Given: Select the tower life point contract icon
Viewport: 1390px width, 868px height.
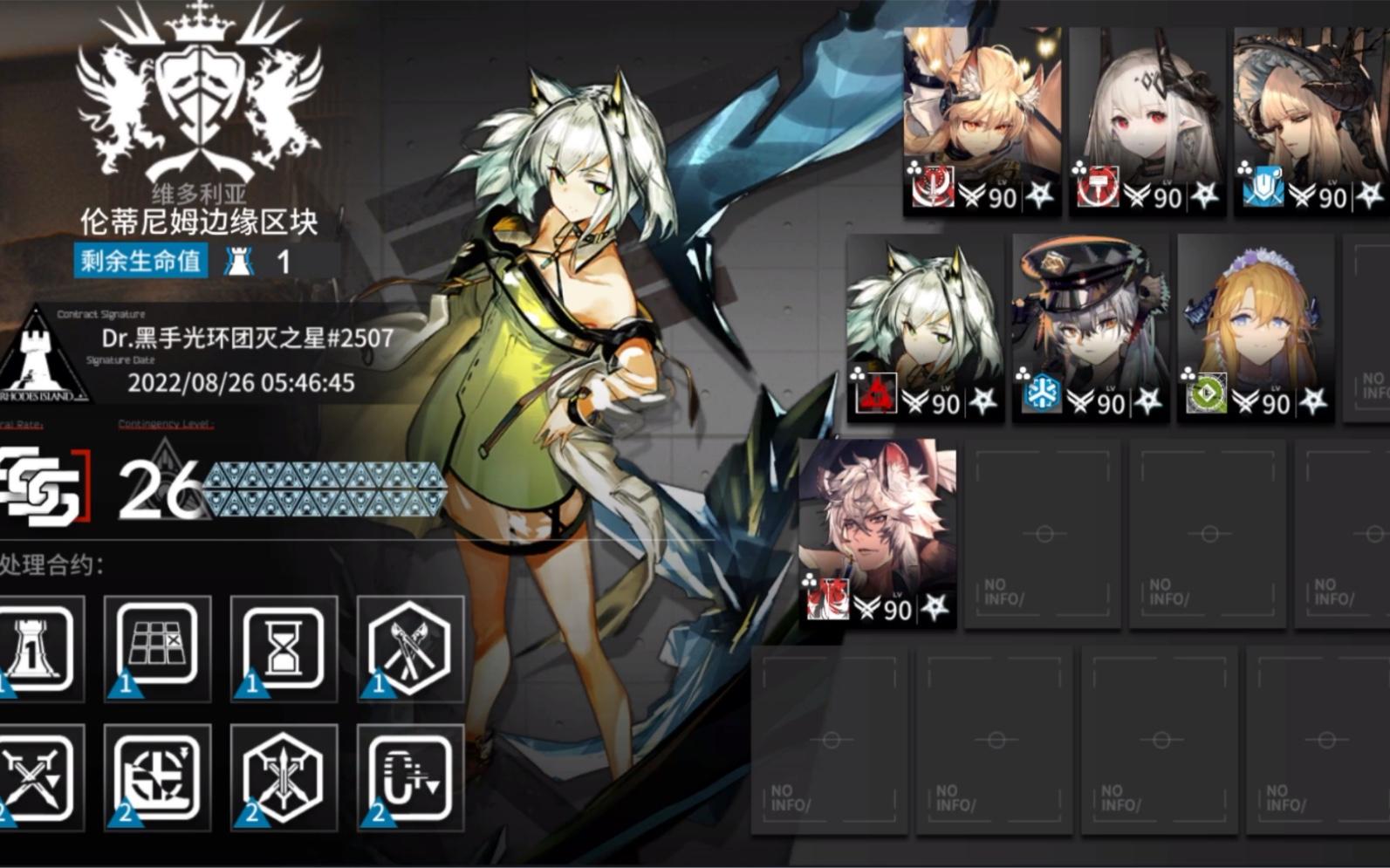Looking at the screenshot, I should (26, 649).
